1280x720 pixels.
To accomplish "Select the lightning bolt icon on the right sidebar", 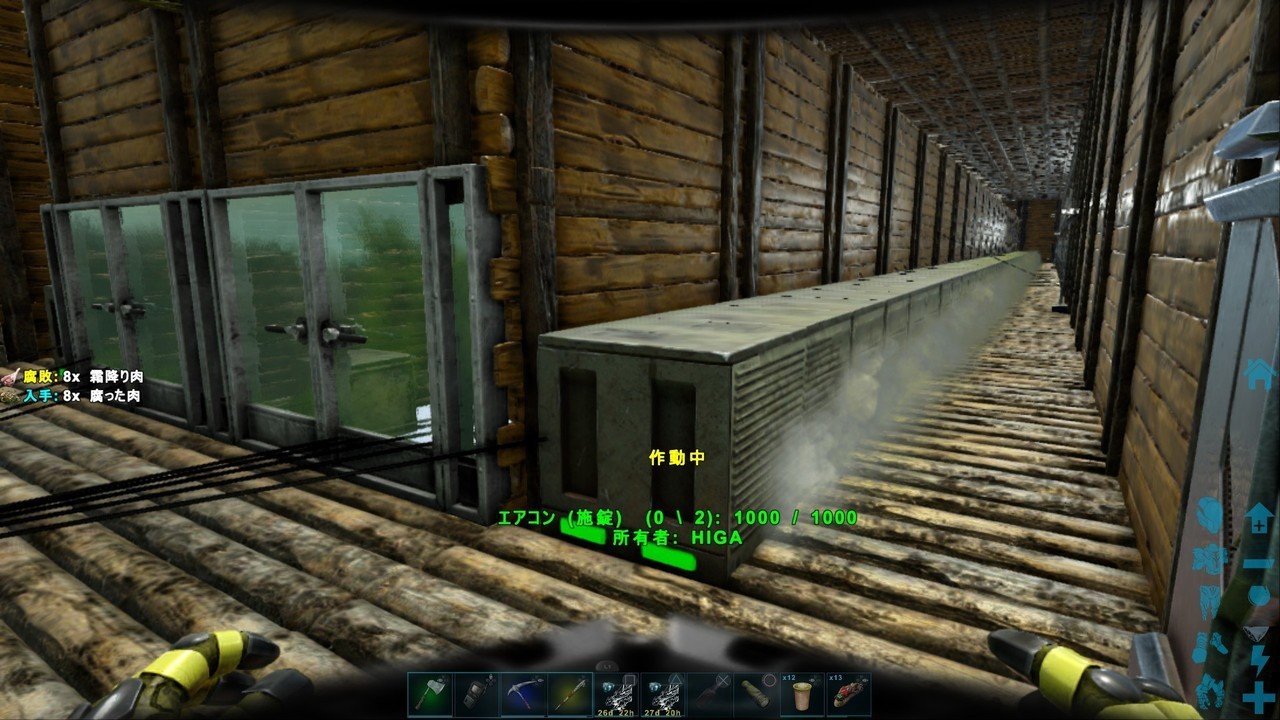I will tap(1260, 660).
